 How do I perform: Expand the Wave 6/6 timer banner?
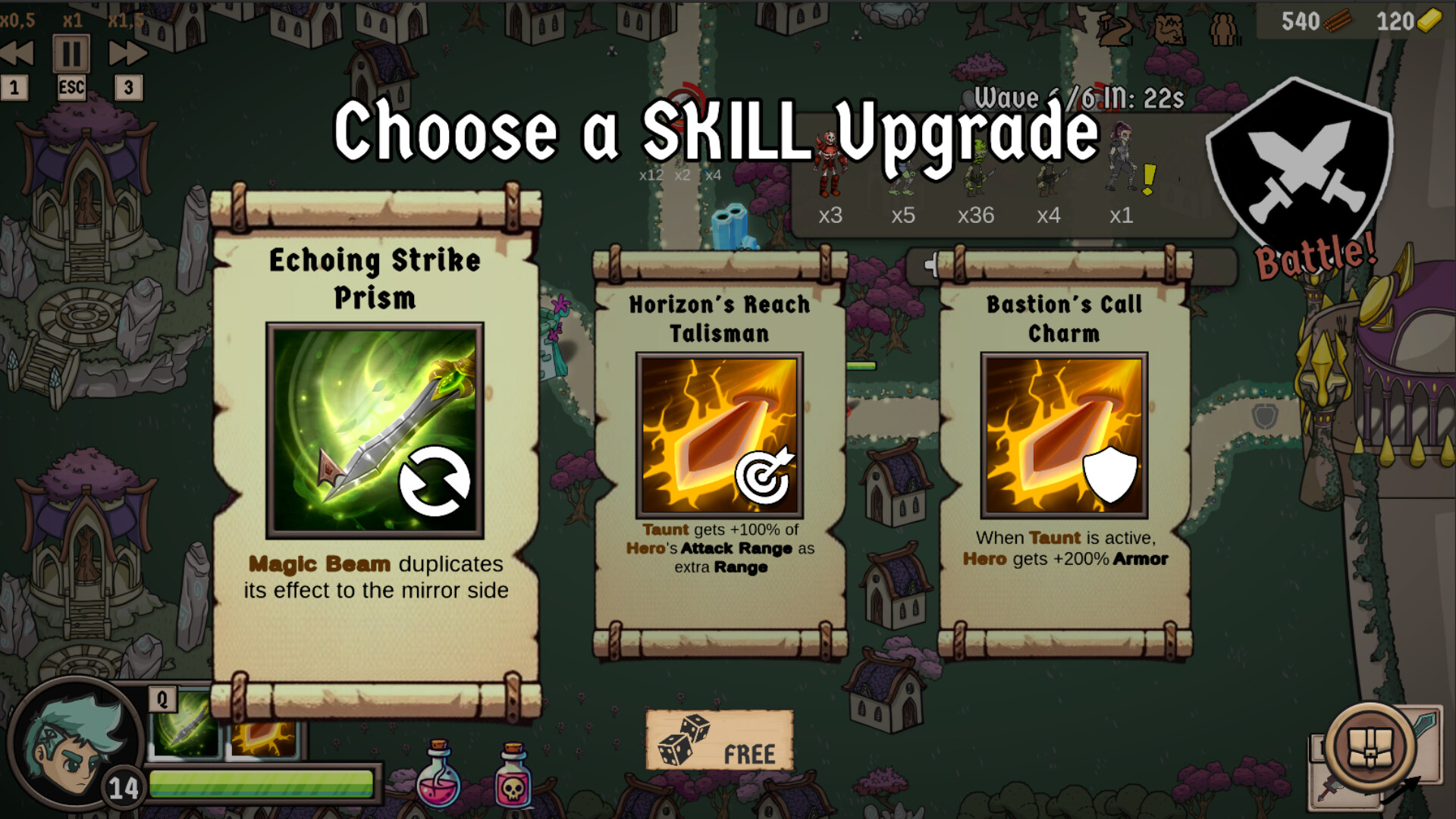click(x=1077, y=99)
